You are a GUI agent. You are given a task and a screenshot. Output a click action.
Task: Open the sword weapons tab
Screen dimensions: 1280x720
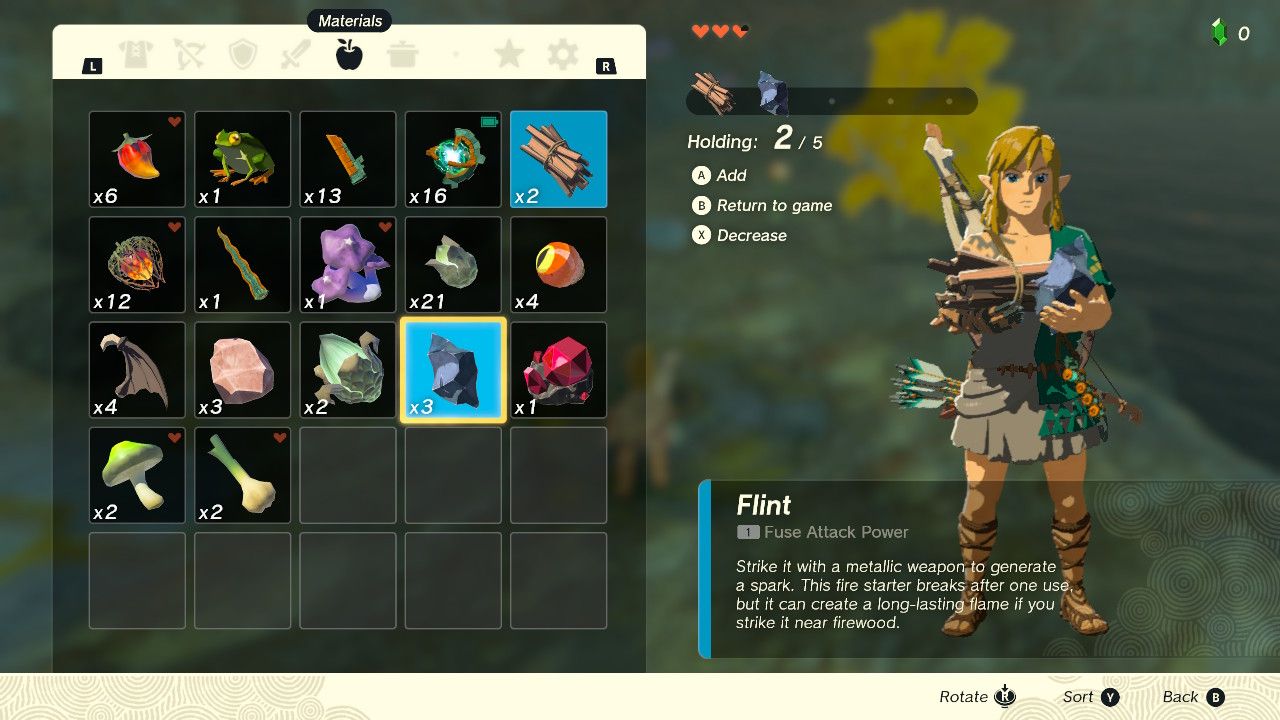coord(296,55)
